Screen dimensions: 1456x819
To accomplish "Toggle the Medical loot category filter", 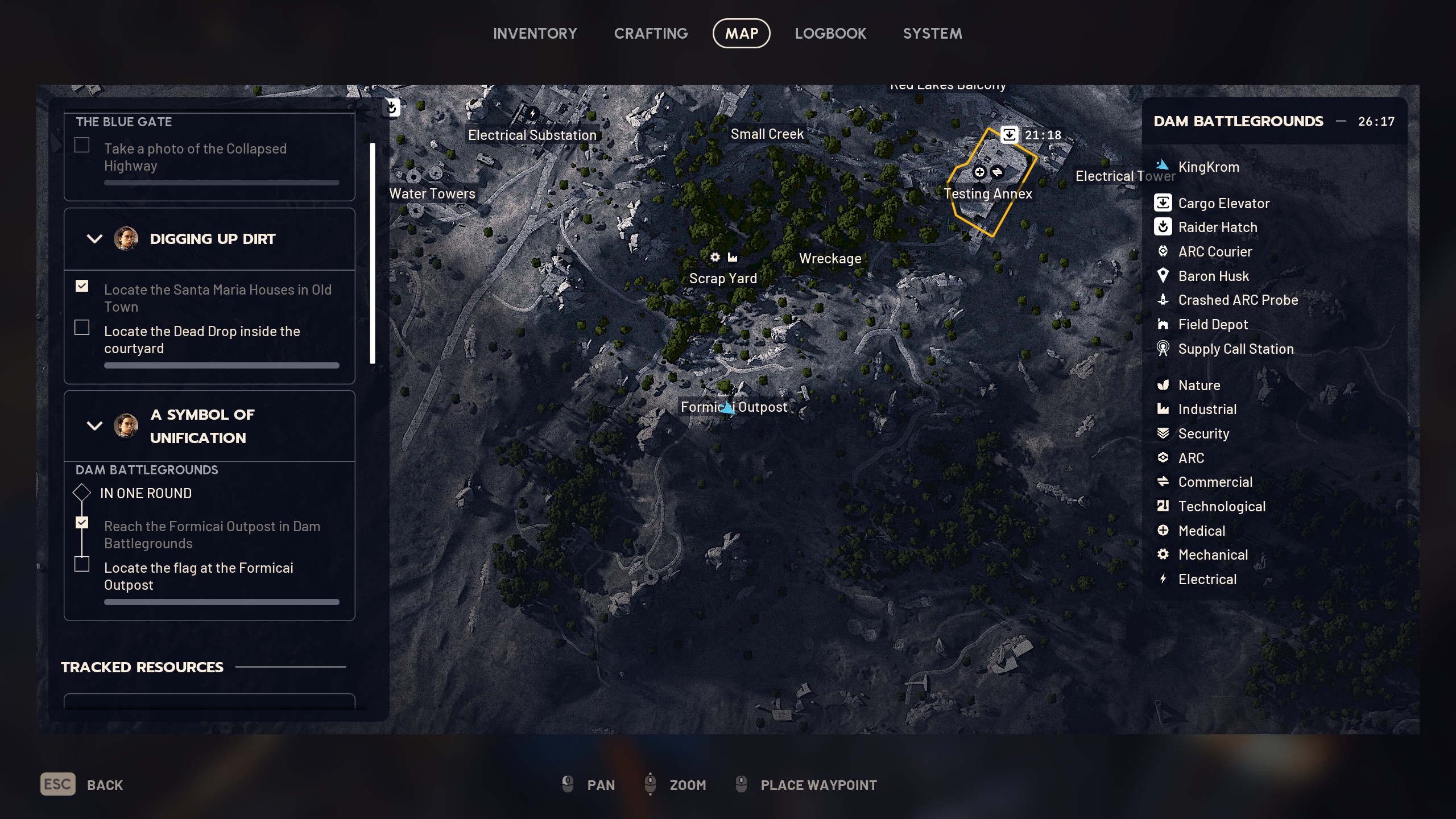I will (1201, 531).
